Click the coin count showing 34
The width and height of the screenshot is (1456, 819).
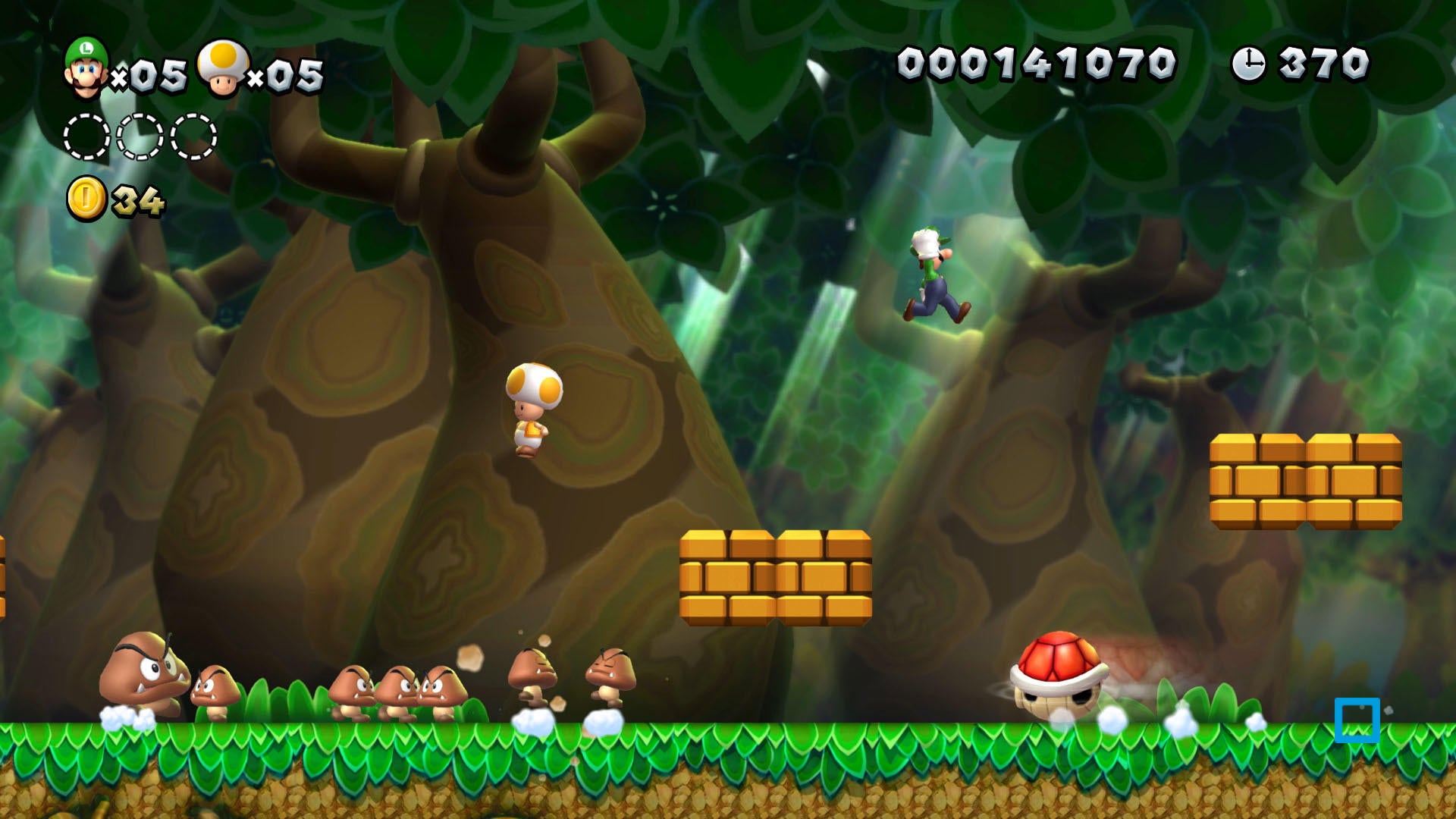tap(136, 199)
